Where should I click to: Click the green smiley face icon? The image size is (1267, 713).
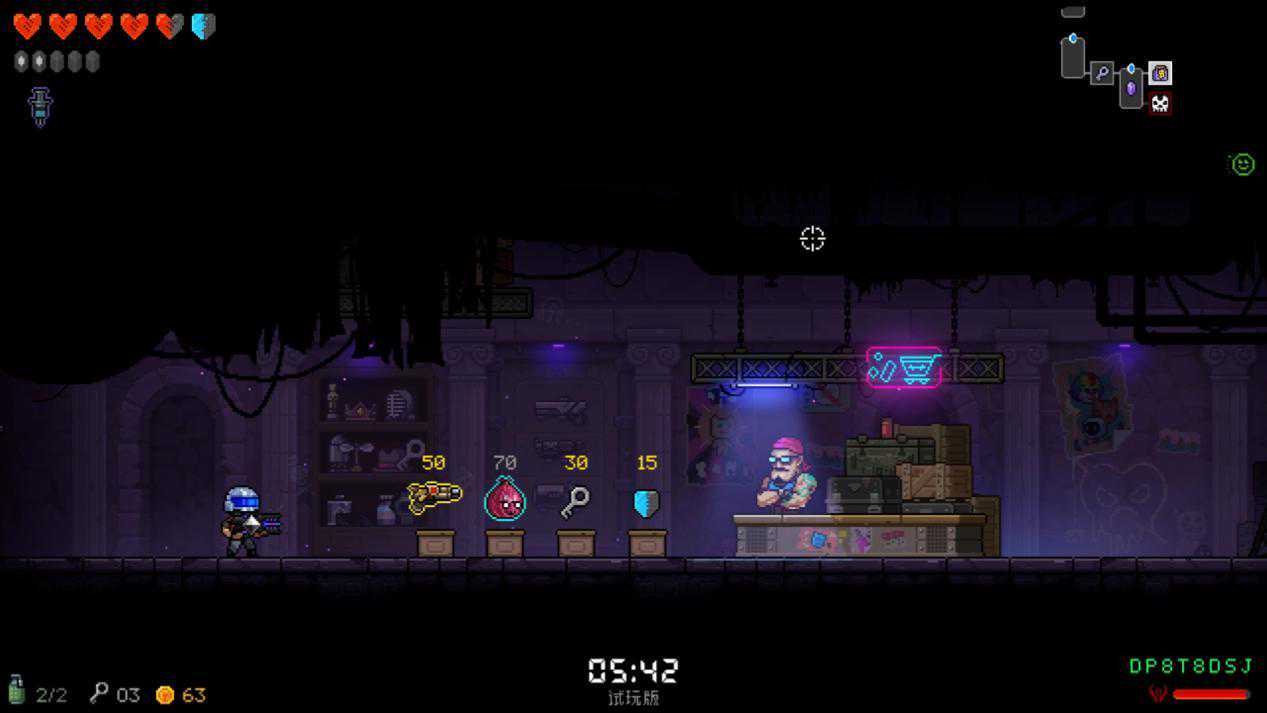[x=1243, y=164]
